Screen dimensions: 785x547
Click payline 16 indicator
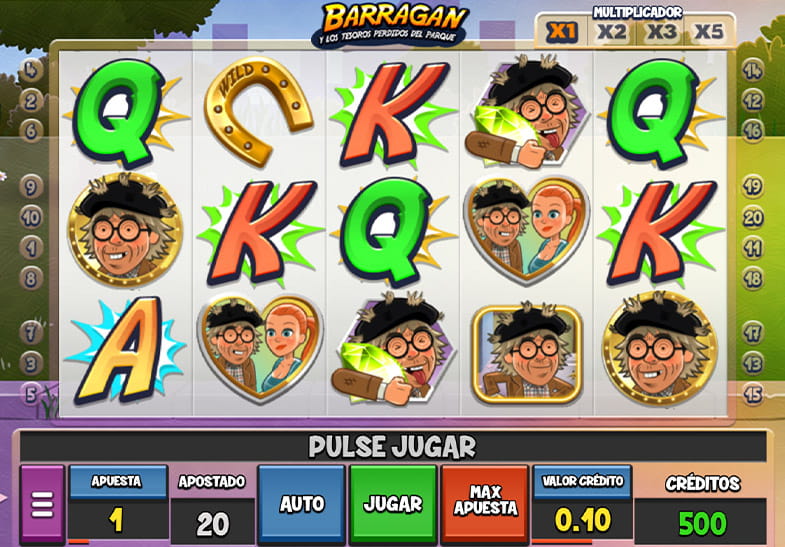[x=753, y=131]
